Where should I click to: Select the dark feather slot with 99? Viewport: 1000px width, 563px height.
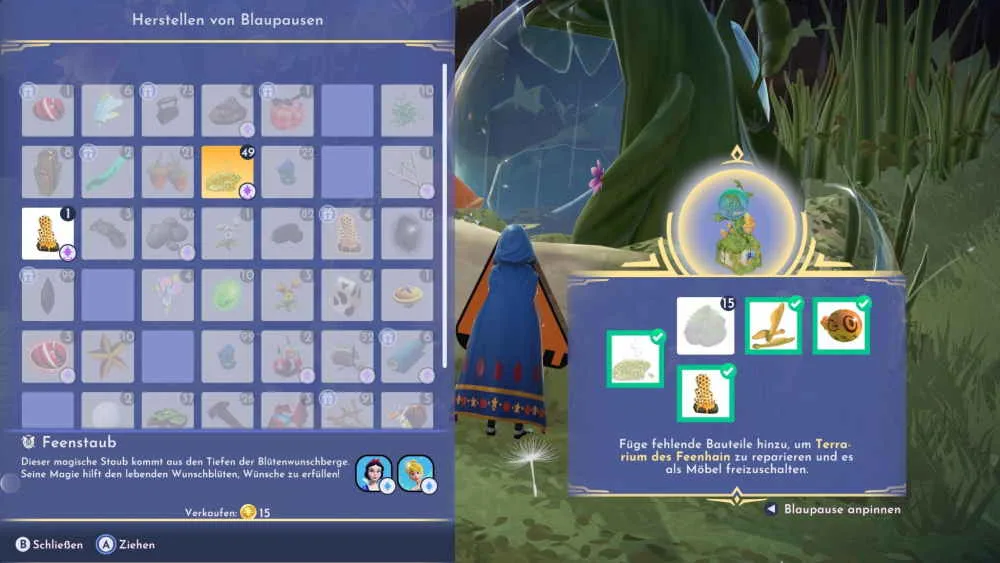pos(47,295)
